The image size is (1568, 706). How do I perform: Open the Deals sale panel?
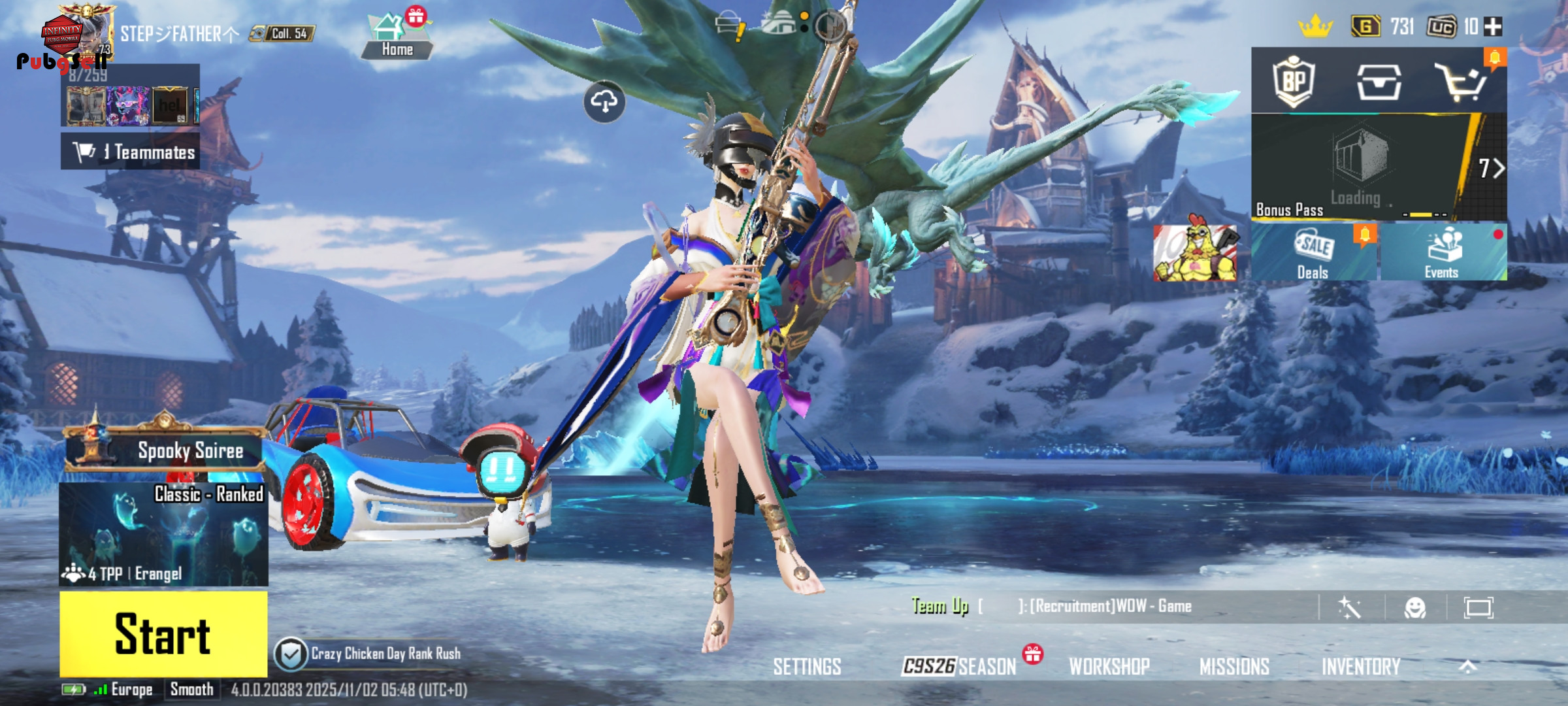1314,253
